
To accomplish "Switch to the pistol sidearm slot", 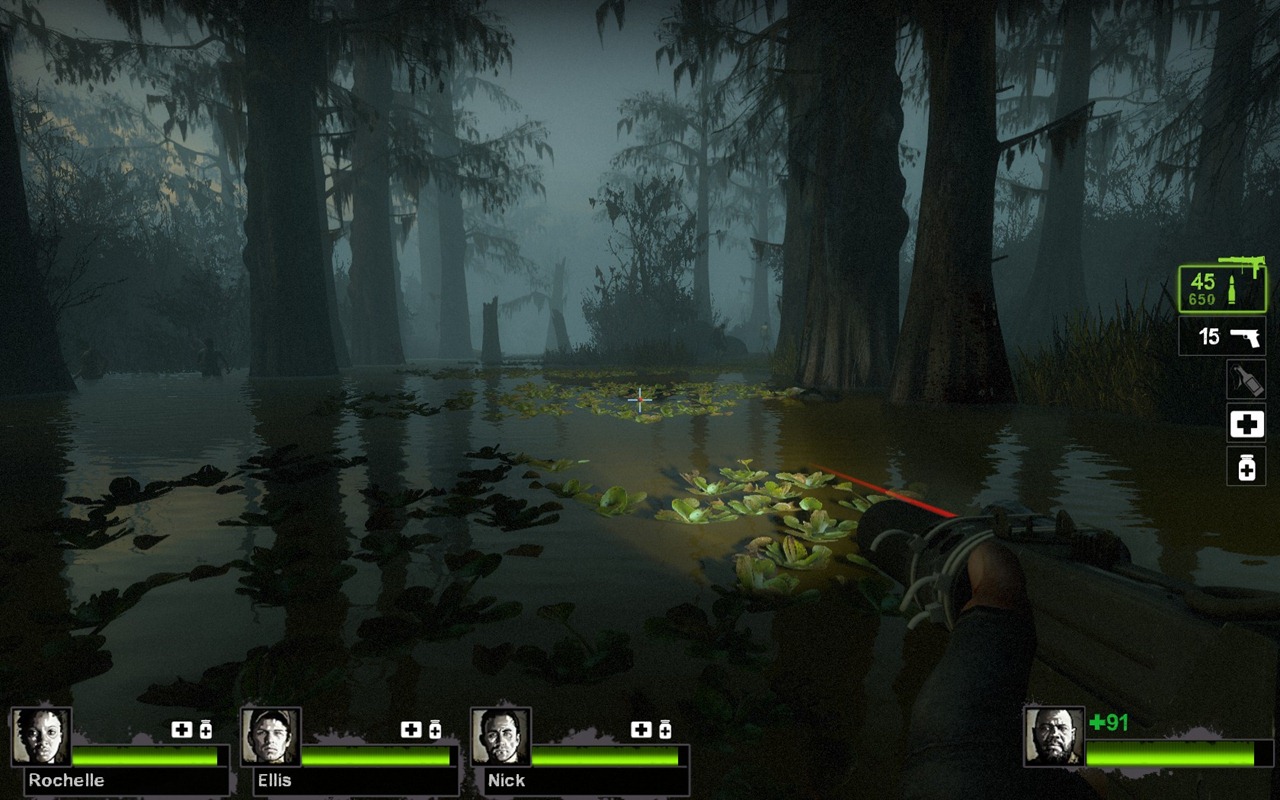I will click(x=1221, y=337).
